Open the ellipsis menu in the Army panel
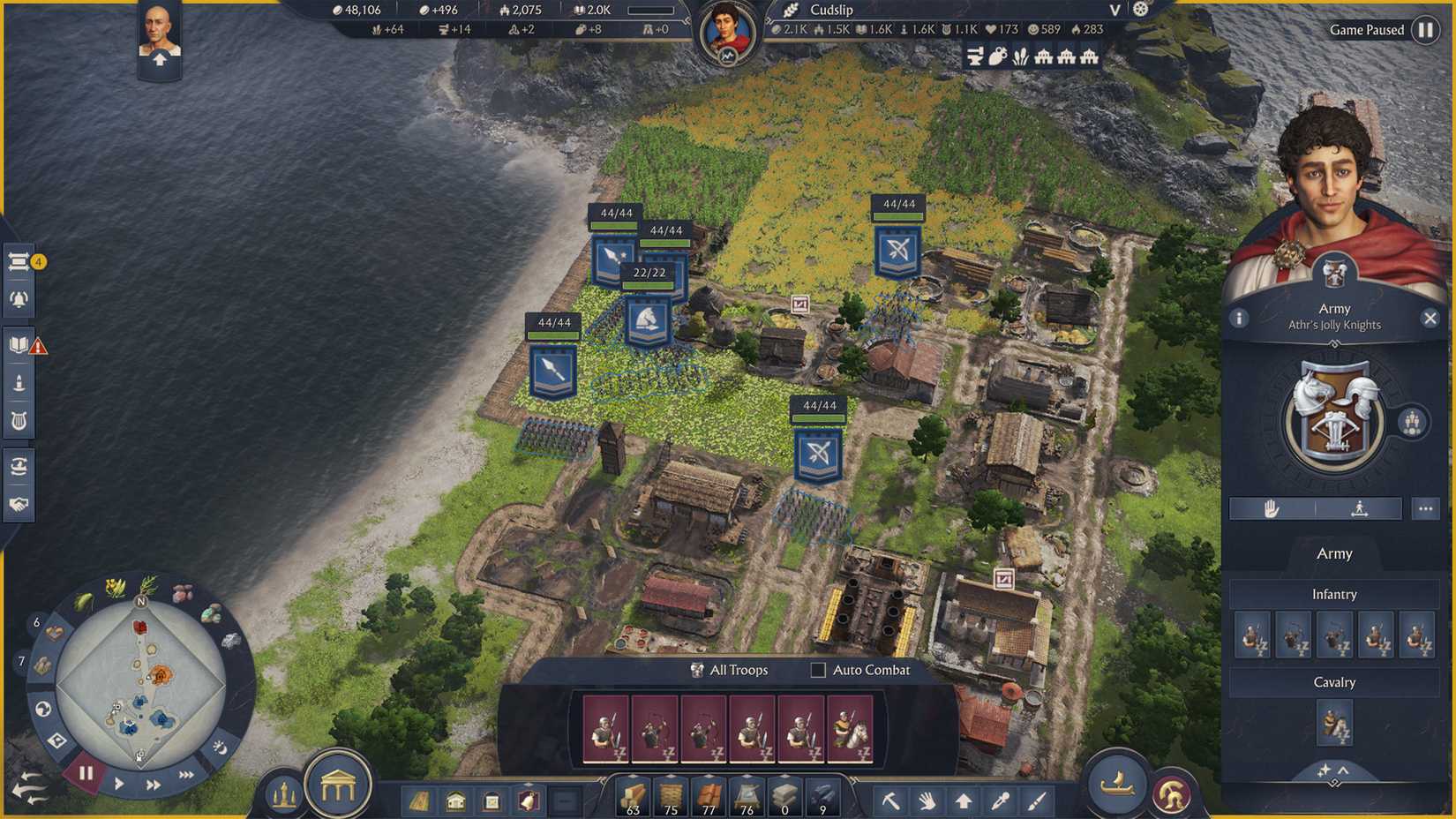 (x=1426, y=508)
